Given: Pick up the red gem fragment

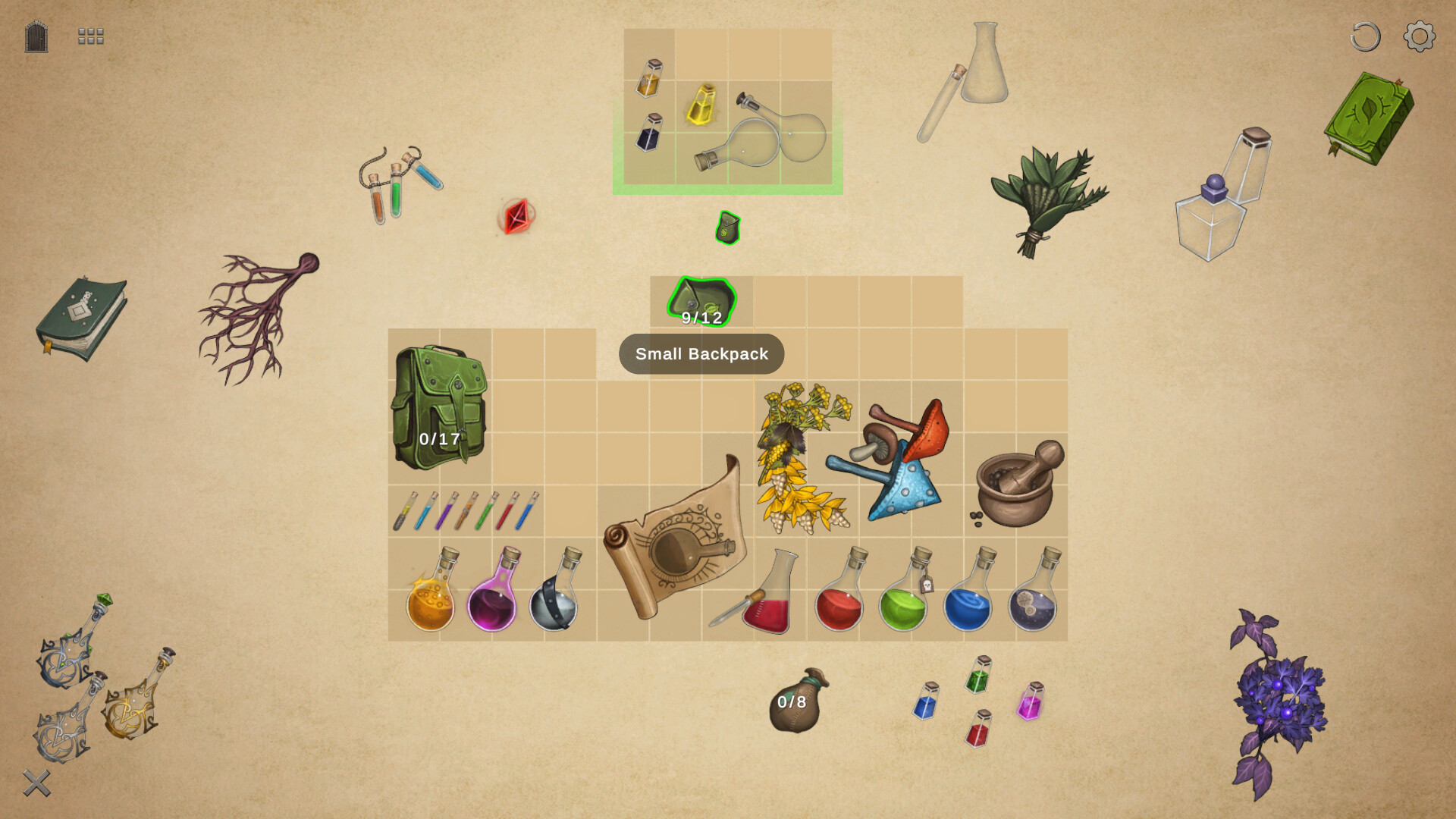Looking at the screenshot, I should click(x=515, y=218).
